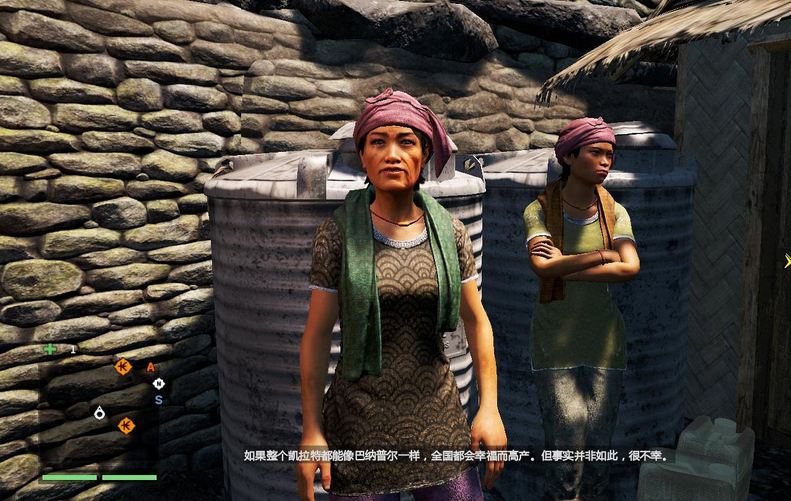
Task: Click the orange diamond marker beside the A
Action: coord(123,366)
